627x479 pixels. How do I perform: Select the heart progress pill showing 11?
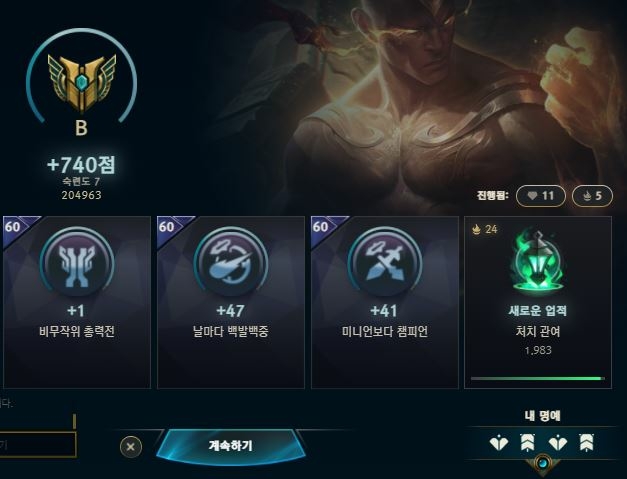[541, 196]
